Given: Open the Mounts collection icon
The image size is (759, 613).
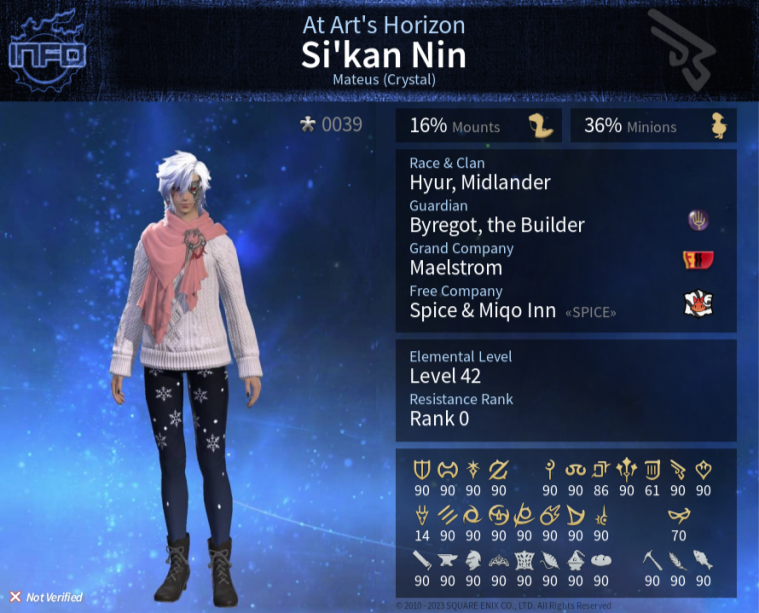Looking at the screenshot, I should click(541, 126).
